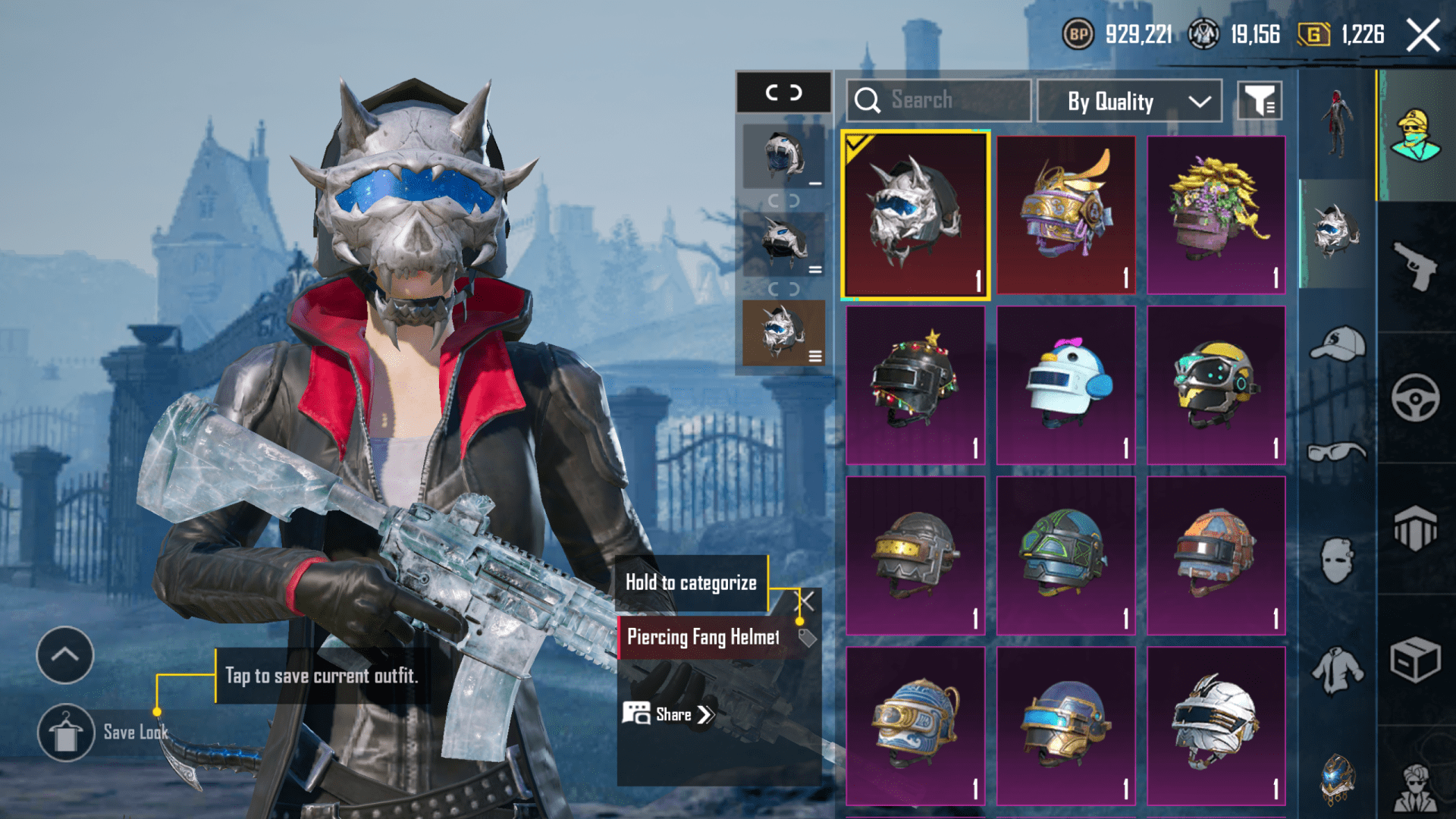Select the baseball cap category
Viewport: 1456px width, 819px height.
pos(1337,345)
